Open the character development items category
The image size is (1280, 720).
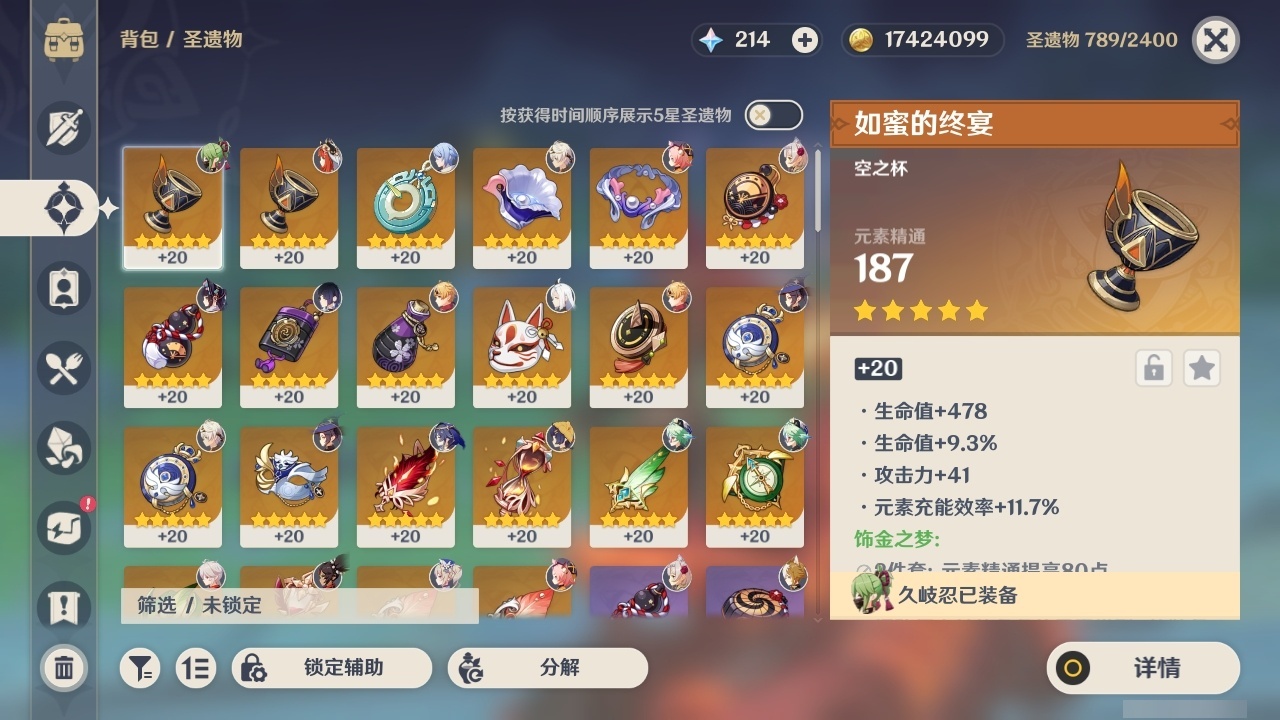pos(63,288)
